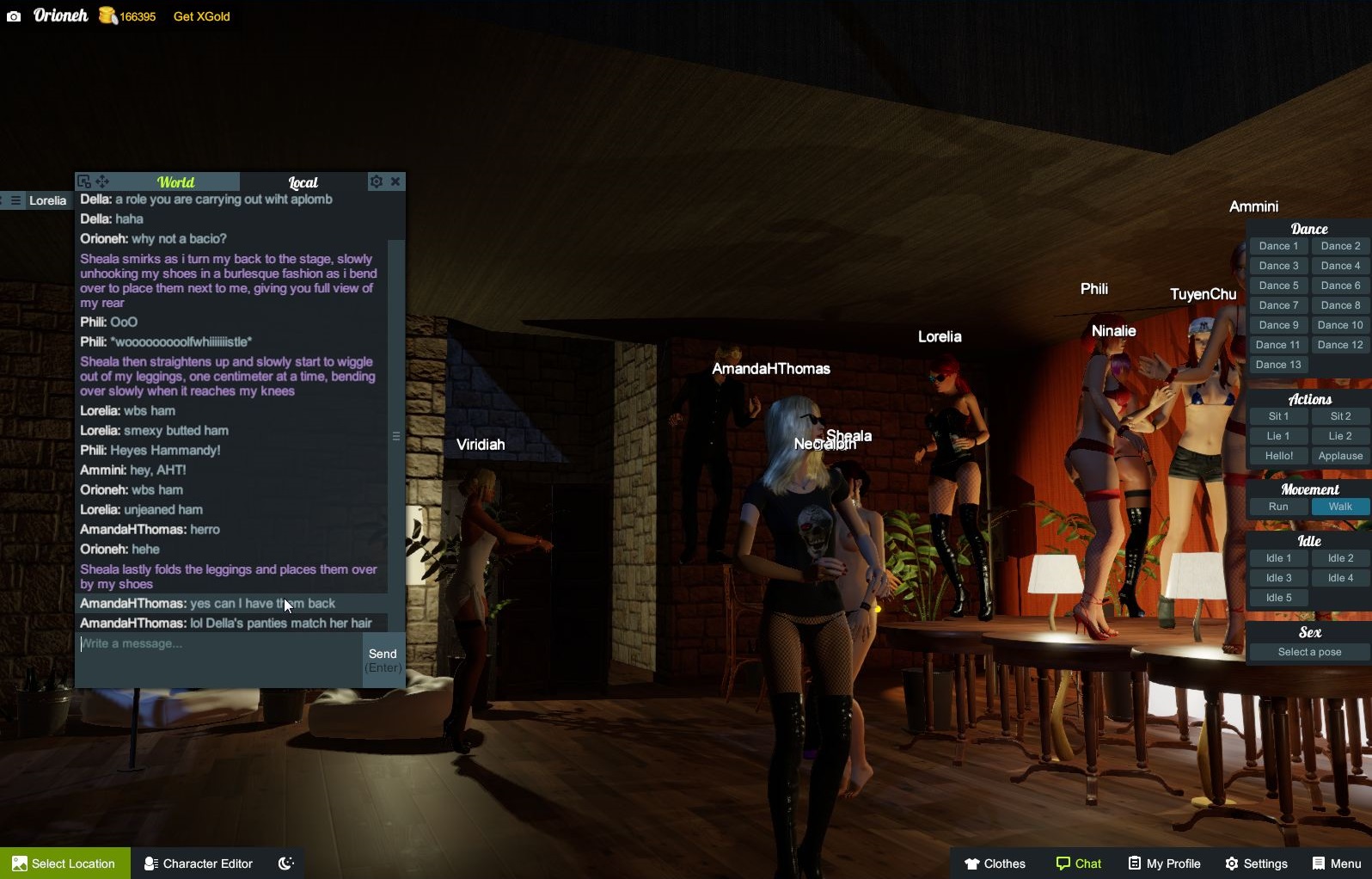Image resolution: width=1372 pixels, height=879 pixels.
Task: Open the Character Editor
Action: pyautogui.click(x=197, y=863)
